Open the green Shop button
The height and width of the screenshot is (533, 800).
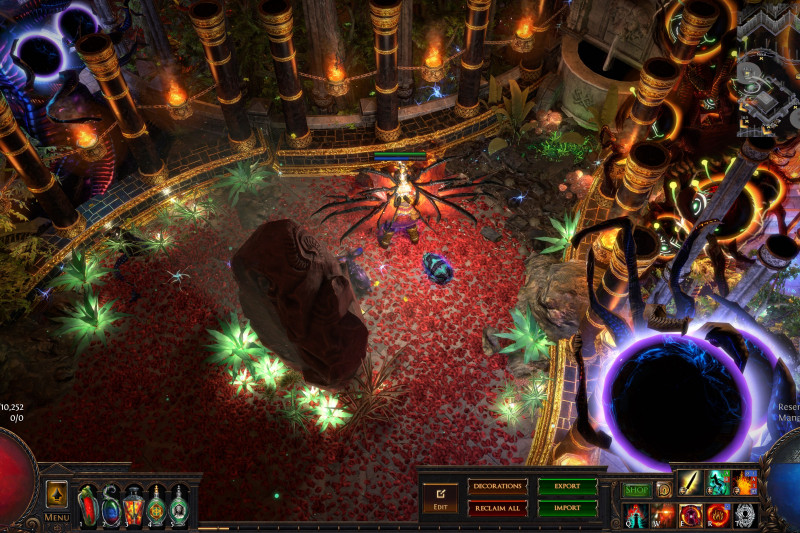pos(636,490)
